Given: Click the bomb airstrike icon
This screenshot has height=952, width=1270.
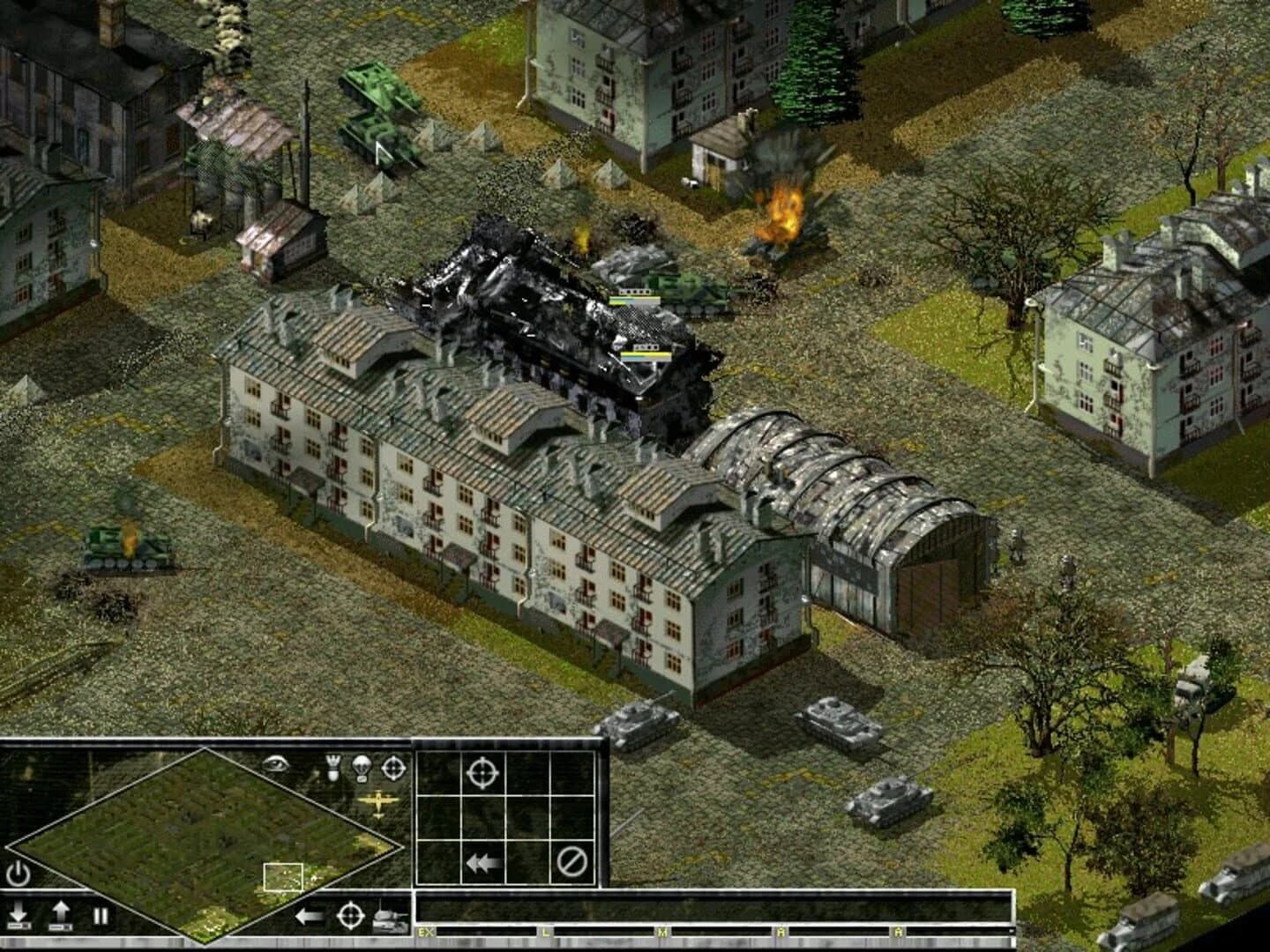Looking at the screenshot, I should 332,768.
